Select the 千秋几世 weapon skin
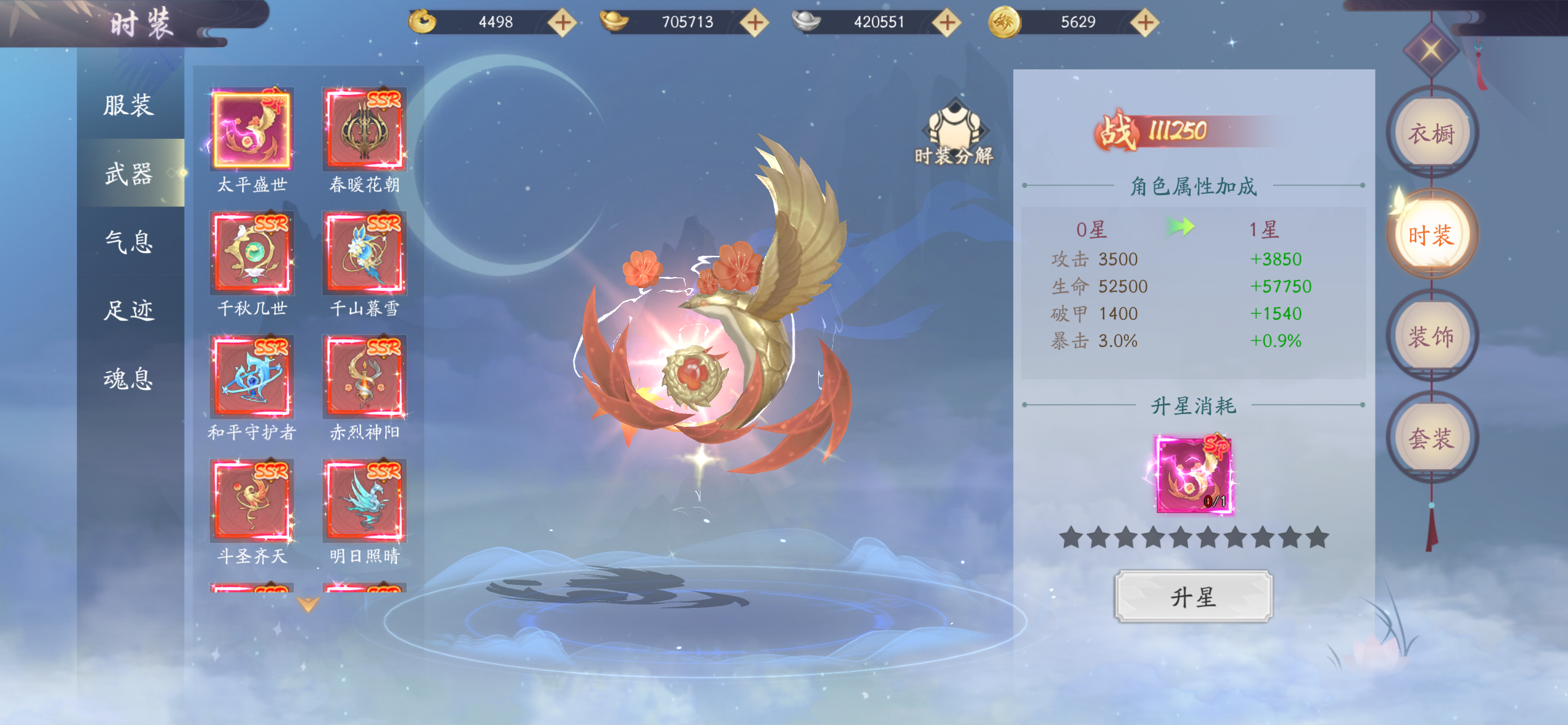The width and height of the screenshot is (1568, 725). click(x=251, y=253)
